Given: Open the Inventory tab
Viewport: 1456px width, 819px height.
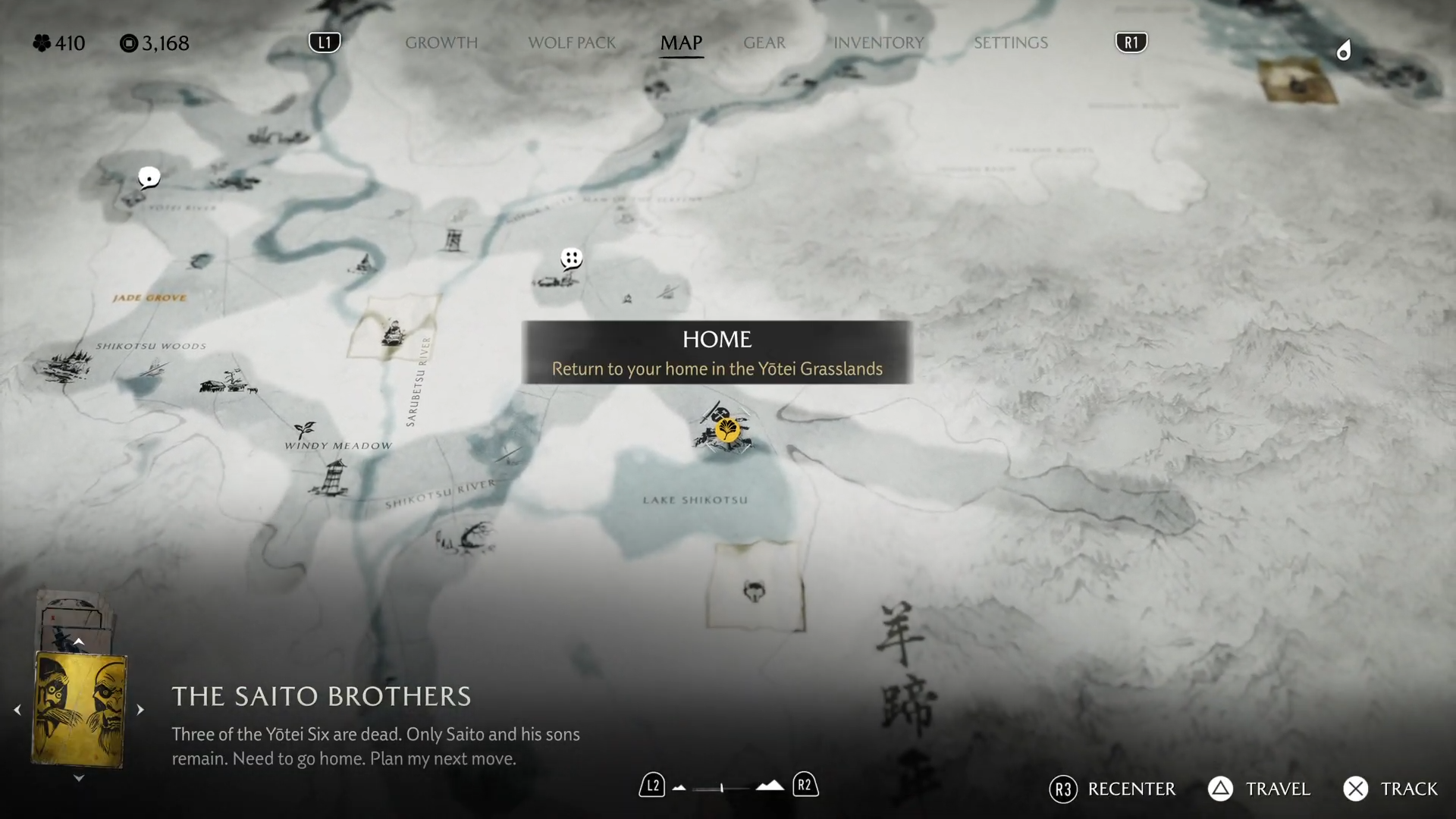Looking at the screenshot, I should tap(878, 42).
